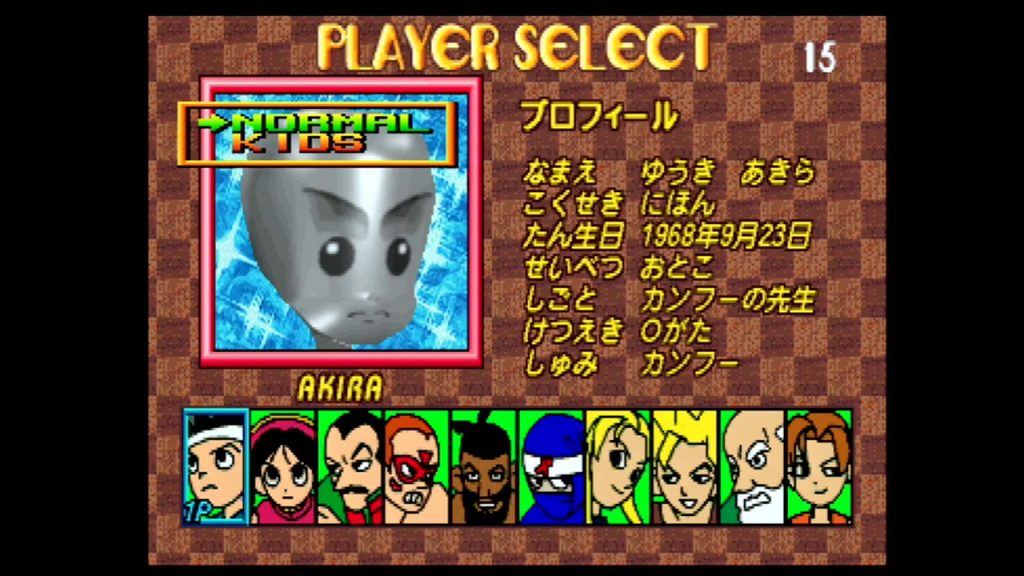The height and width of the screenshot is (576, 1024).
Task: Choose the KIDS mode option
Action: (x=298, y=143)
